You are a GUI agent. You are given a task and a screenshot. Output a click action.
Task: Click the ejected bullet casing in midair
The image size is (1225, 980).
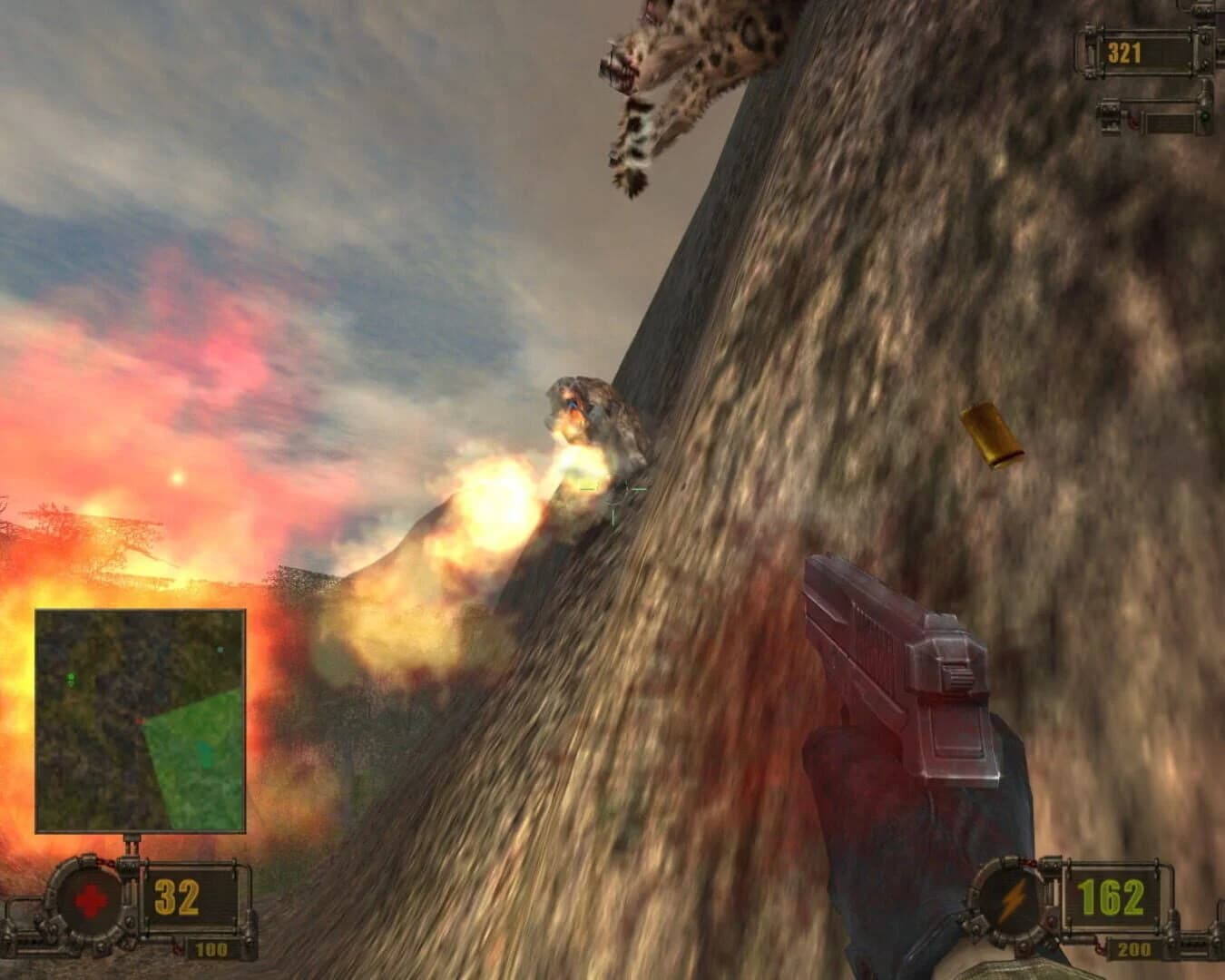point(989,431)
